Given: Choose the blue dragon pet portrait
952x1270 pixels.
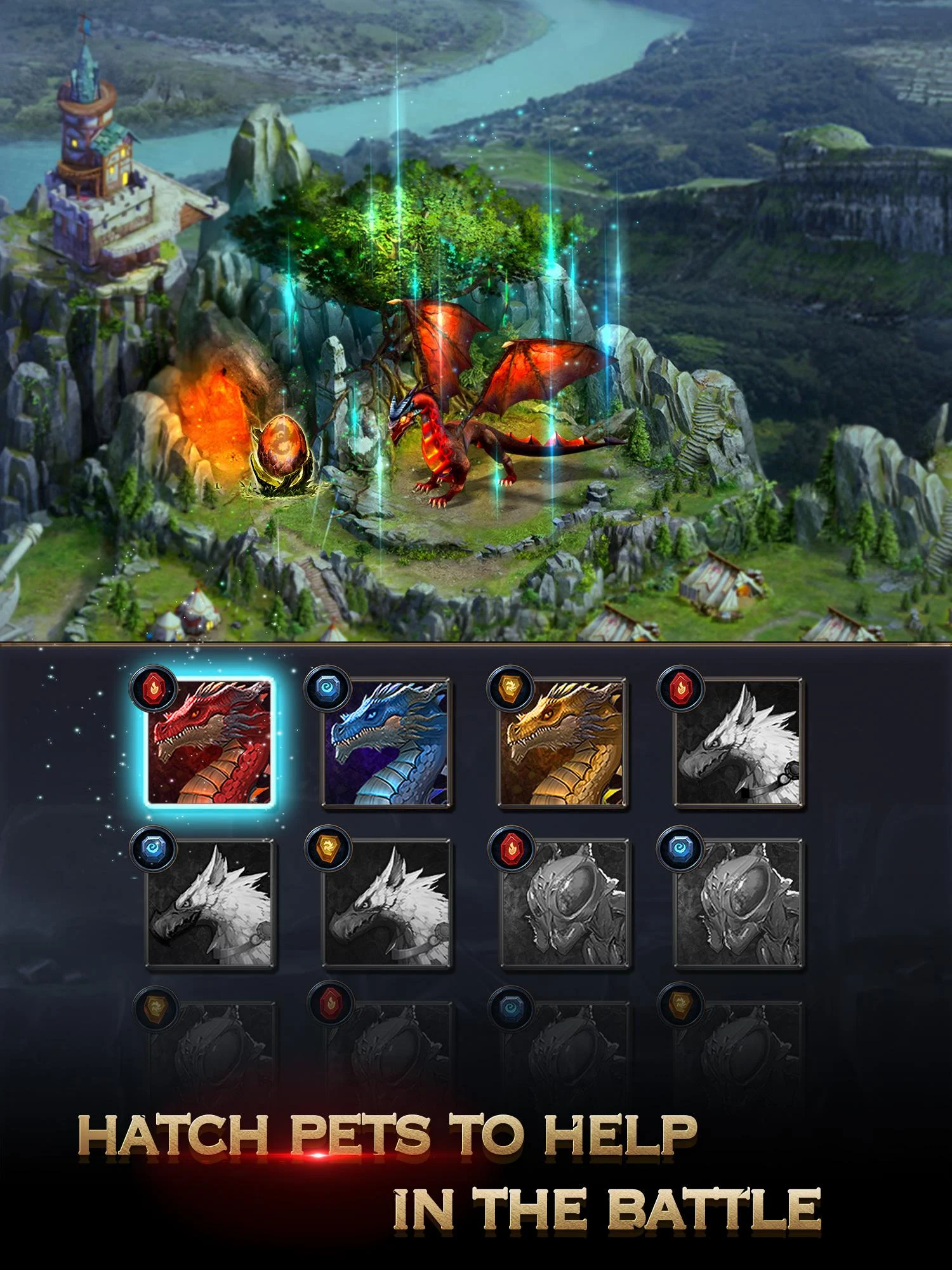Looking at the screenshot, I should click(387, 743).
